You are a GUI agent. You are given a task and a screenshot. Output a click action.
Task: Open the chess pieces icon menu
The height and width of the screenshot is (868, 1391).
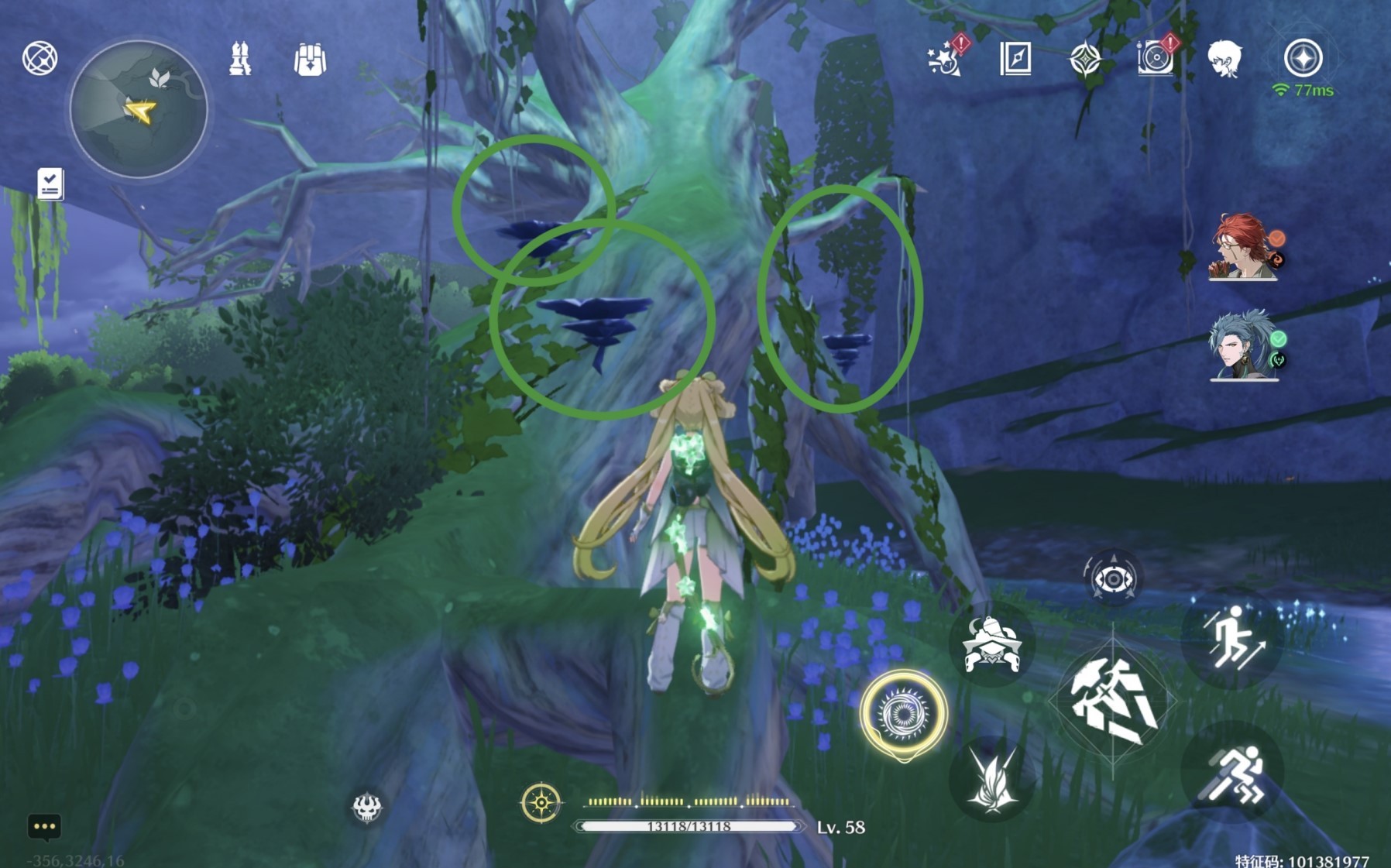tap(240, 59)
